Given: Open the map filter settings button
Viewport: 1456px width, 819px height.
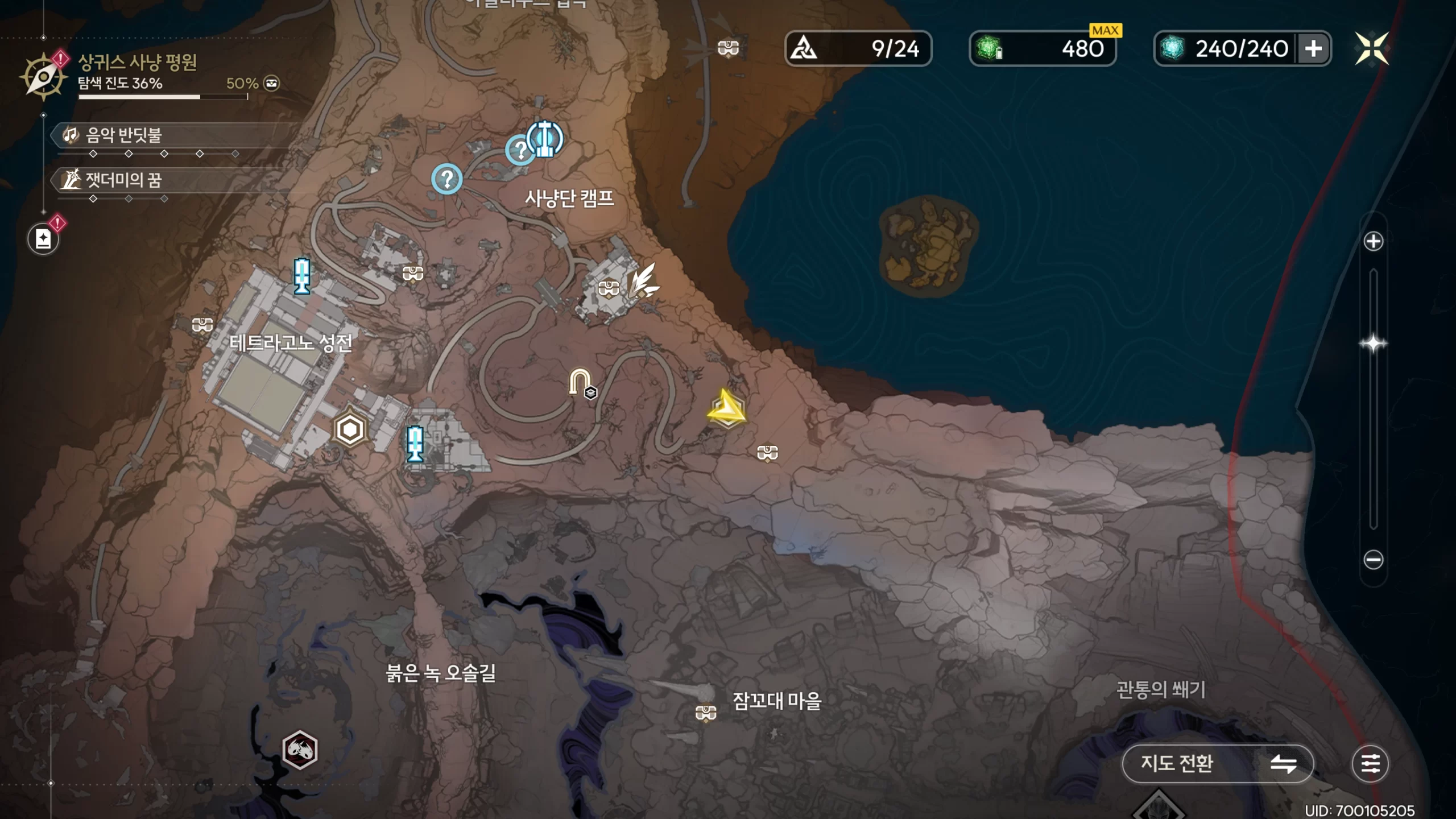Looking at the screenshot, I should pyautogui.click(x=1370, y=763).
